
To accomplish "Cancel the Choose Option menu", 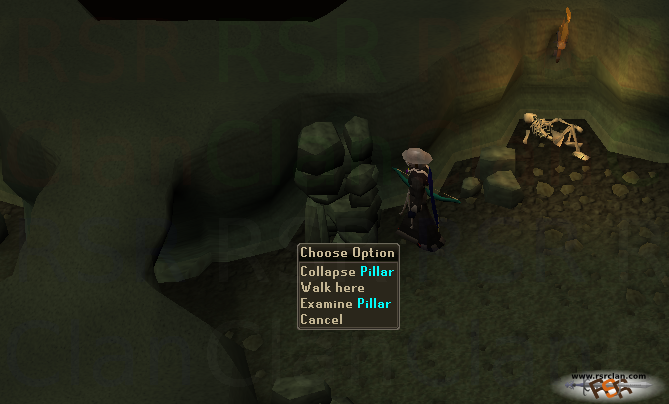I will click(x=322, y=319).
